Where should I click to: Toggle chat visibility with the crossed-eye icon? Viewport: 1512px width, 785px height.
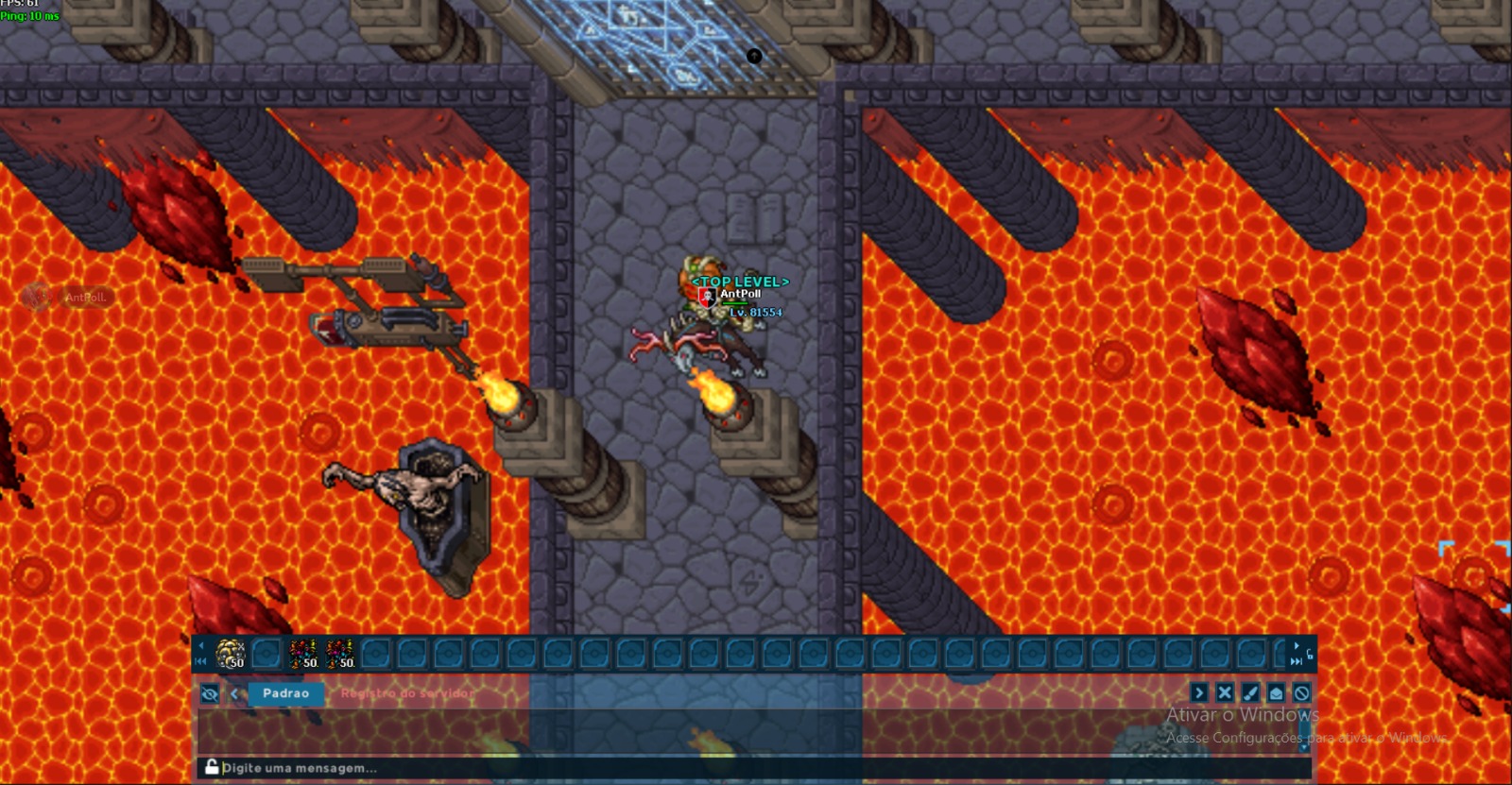(x=210, y=694)
